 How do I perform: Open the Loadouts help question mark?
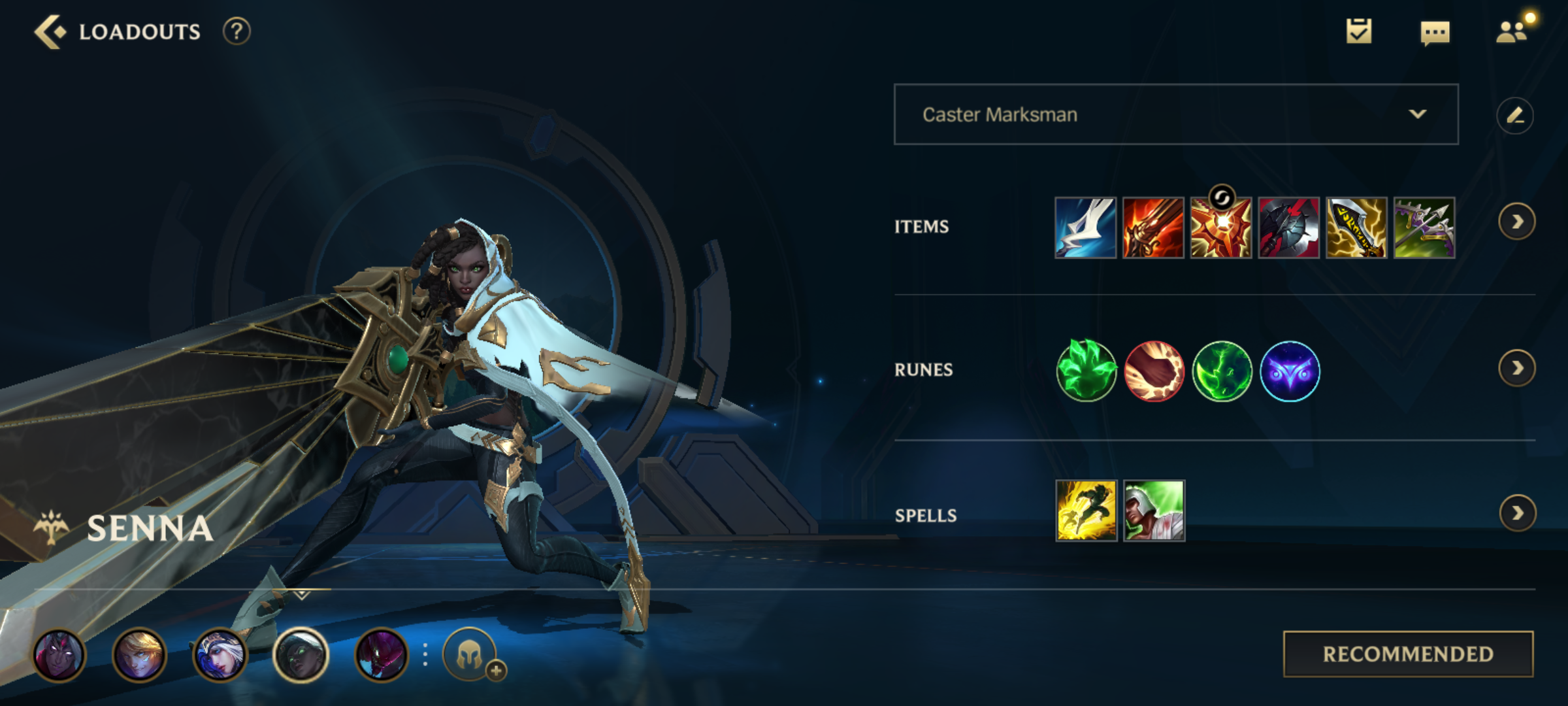click(237, 31)
